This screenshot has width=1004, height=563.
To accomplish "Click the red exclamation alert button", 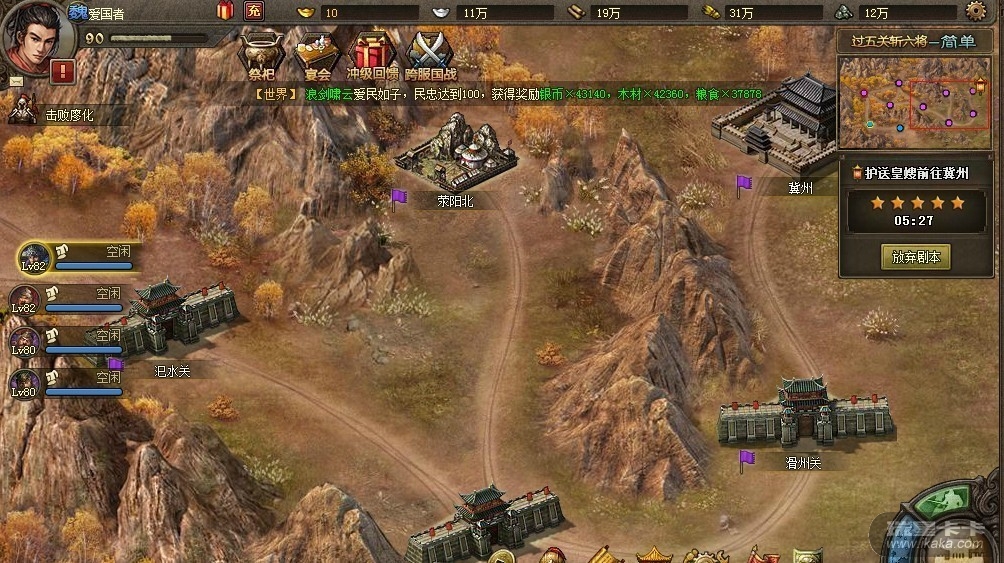I will coord(63,72).
